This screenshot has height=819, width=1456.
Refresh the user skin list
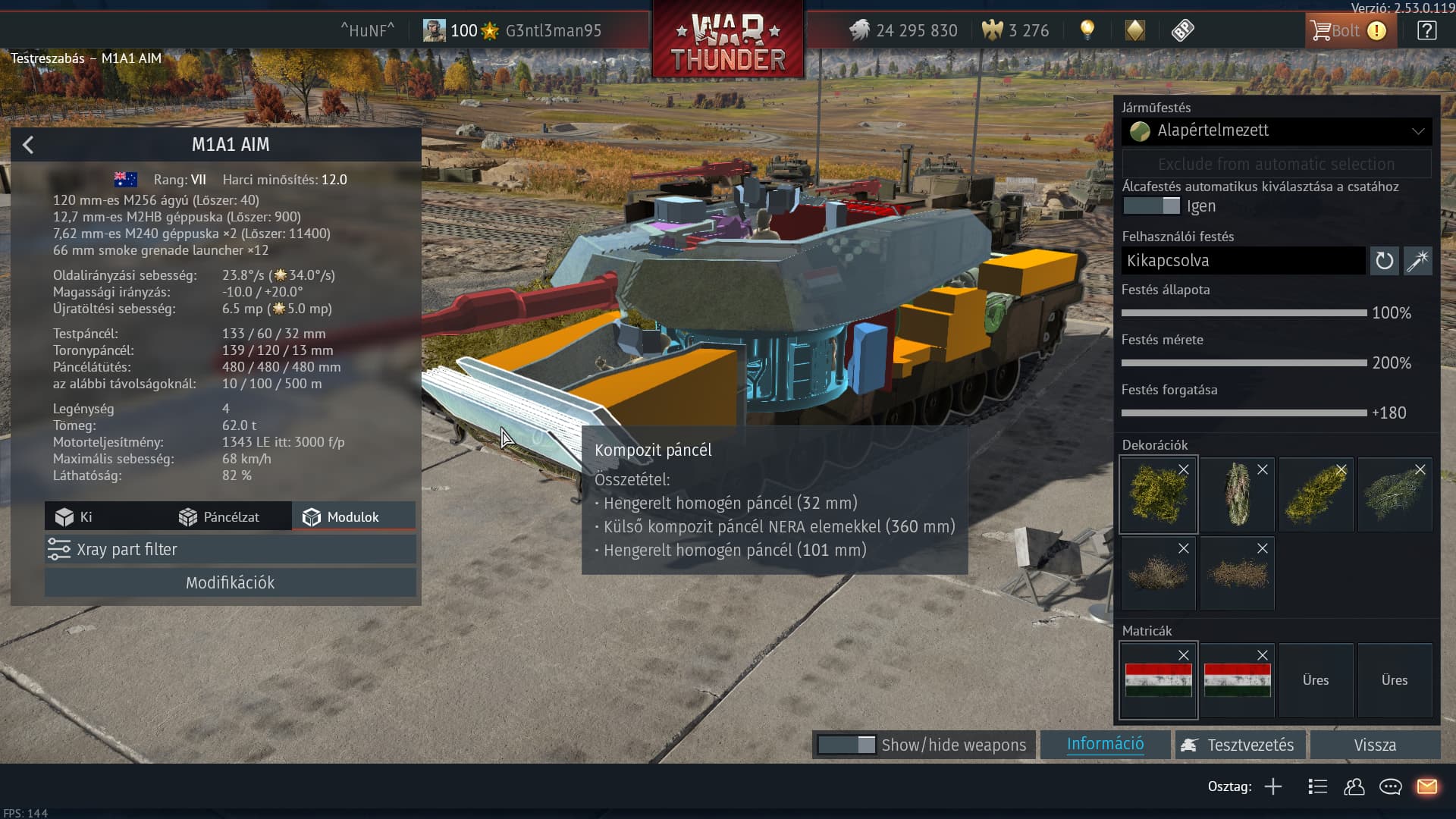point(1384,261)
